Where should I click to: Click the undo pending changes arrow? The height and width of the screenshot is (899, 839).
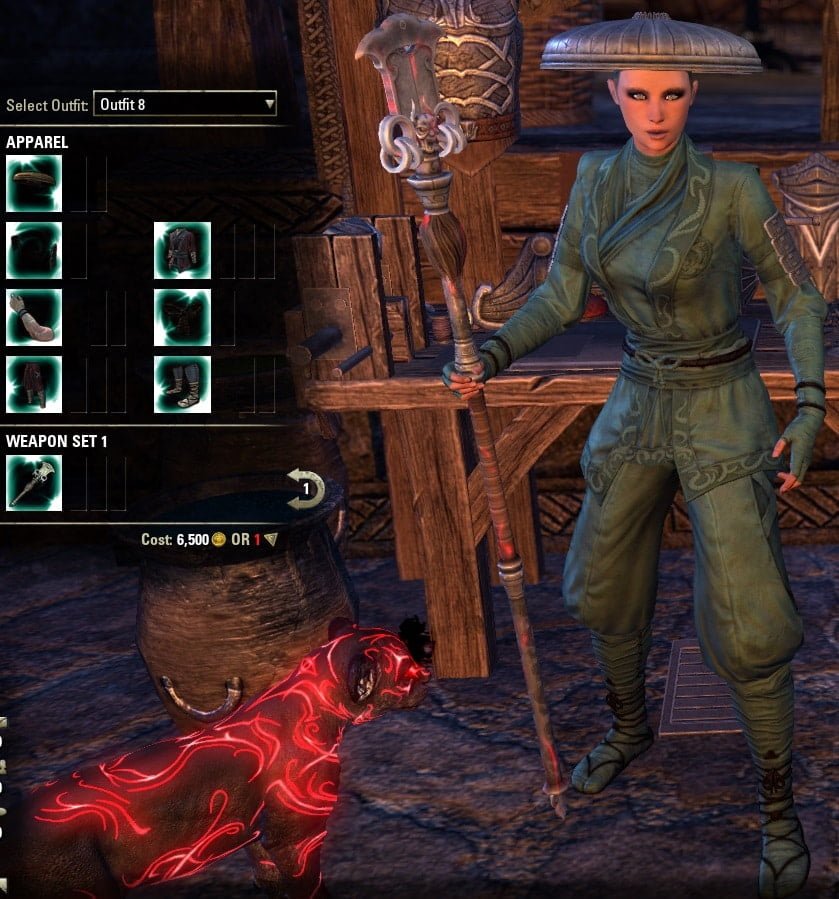(306, 490)
